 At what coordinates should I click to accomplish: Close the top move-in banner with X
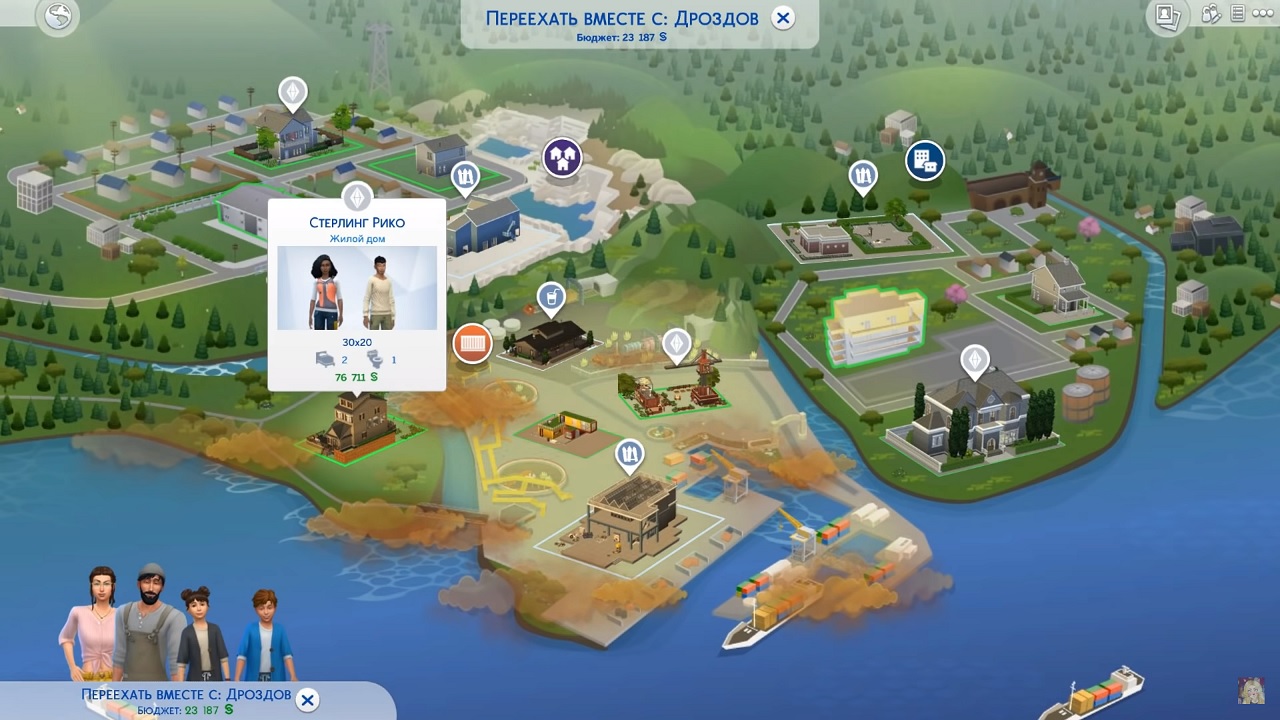pyautogui.click(x=783, y=18)
